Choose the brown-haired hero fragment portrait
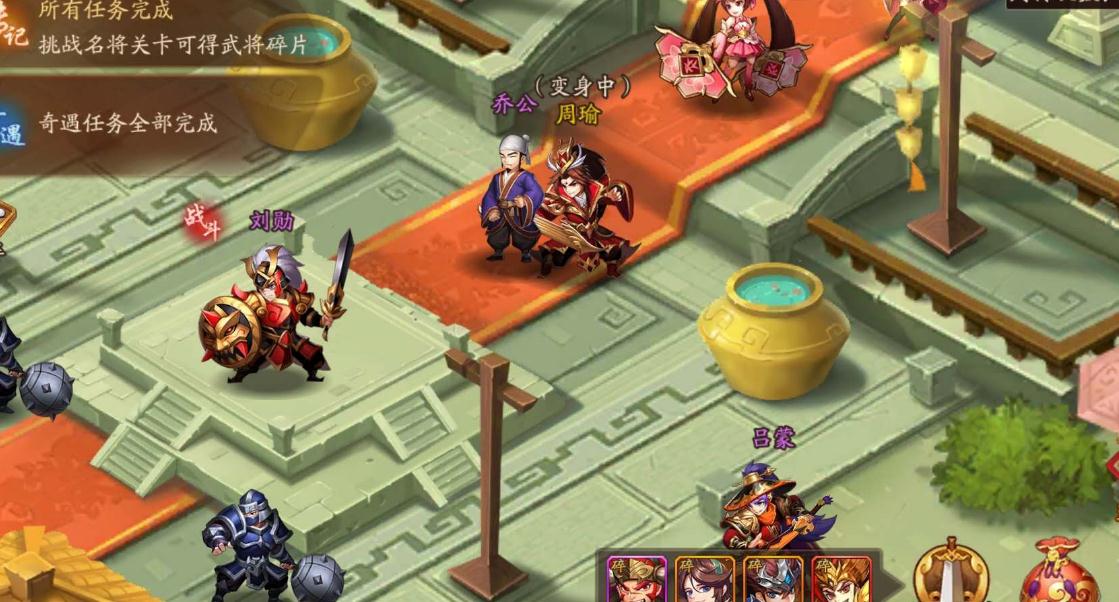This screenshot has height=602, width=1119. click(704, 580)
